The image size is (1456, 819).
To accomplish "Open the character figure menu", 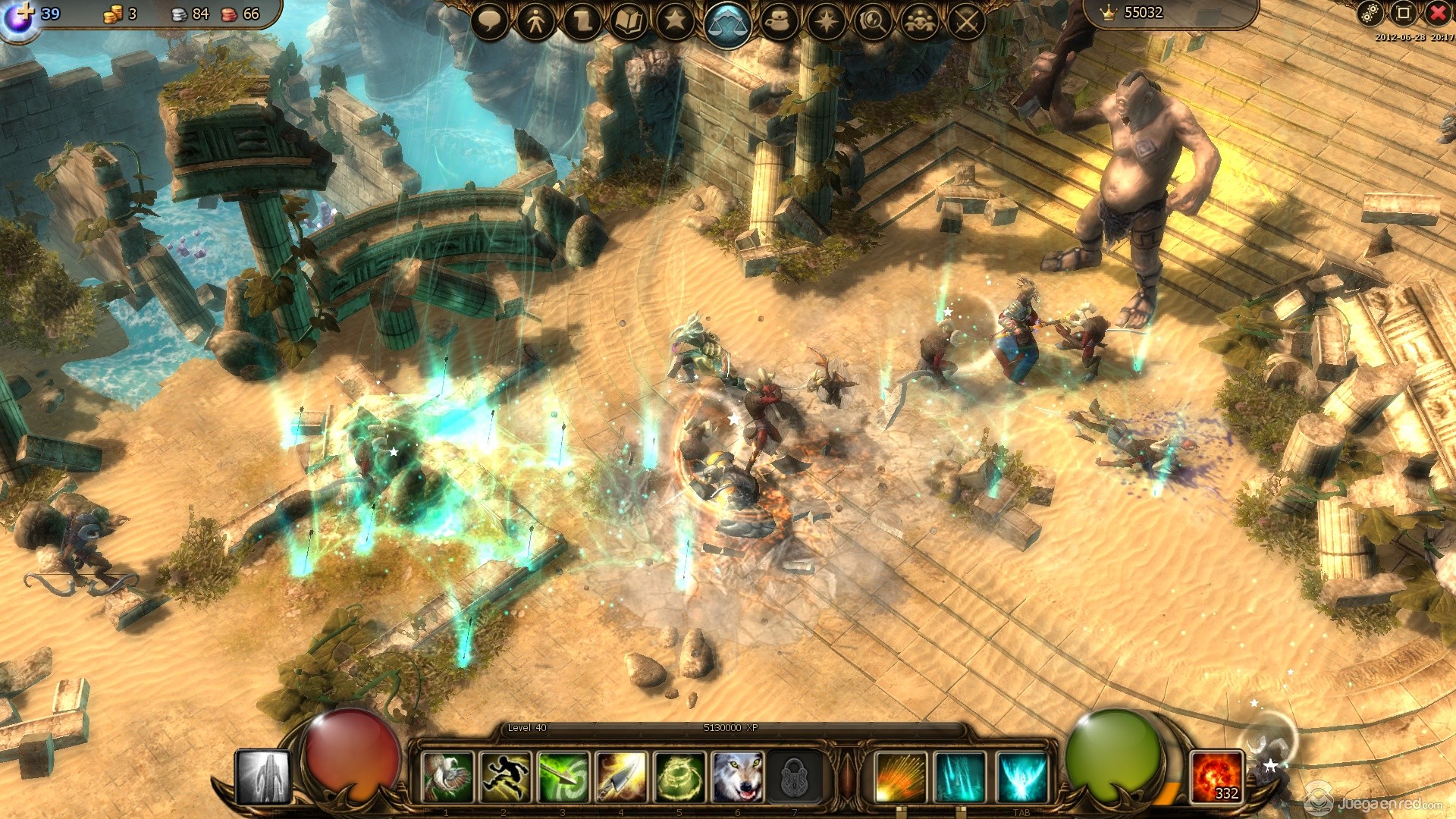I will point(536,22).
